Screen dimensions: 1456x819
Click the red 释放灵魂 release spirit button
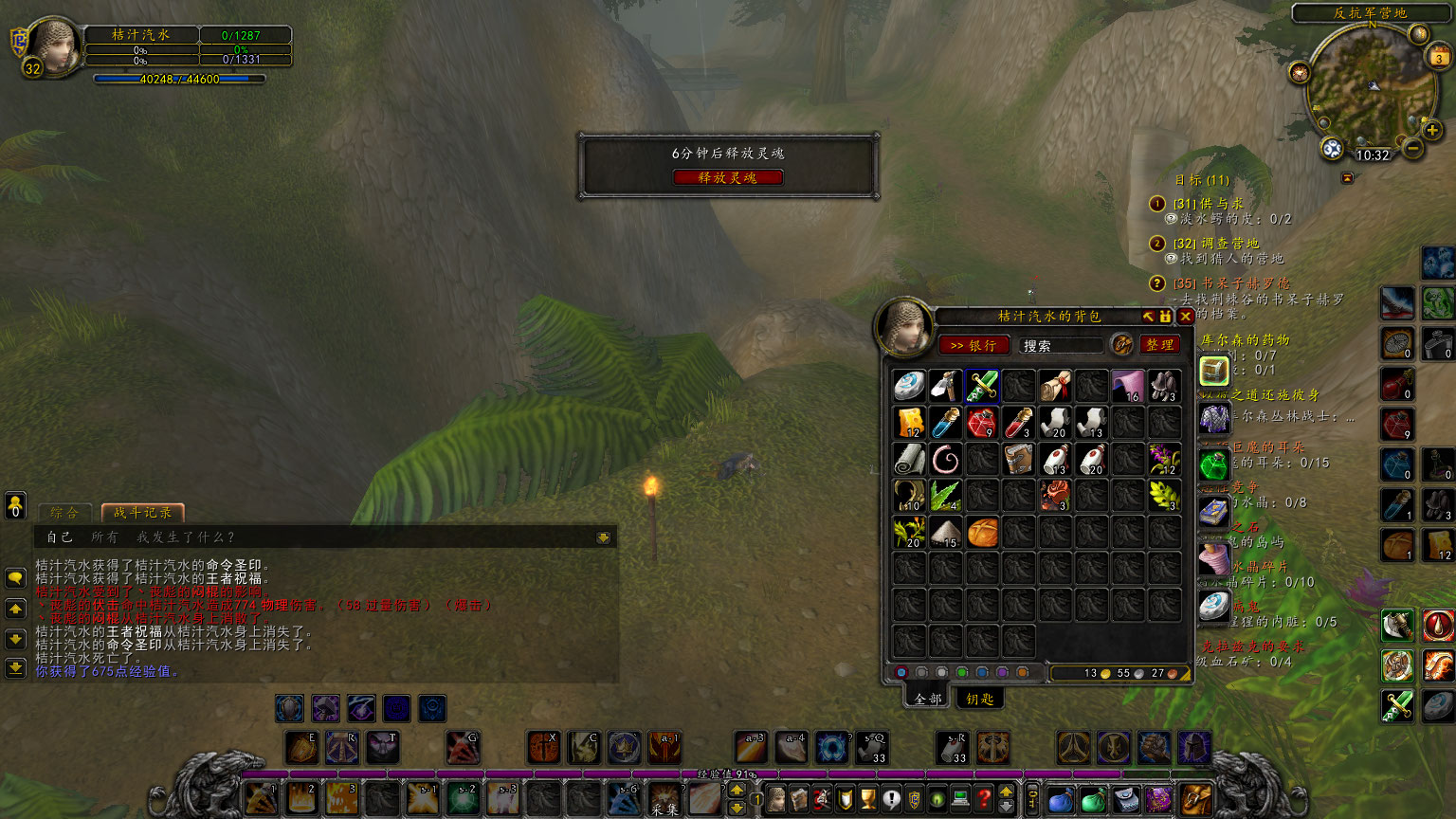(728, 177)
